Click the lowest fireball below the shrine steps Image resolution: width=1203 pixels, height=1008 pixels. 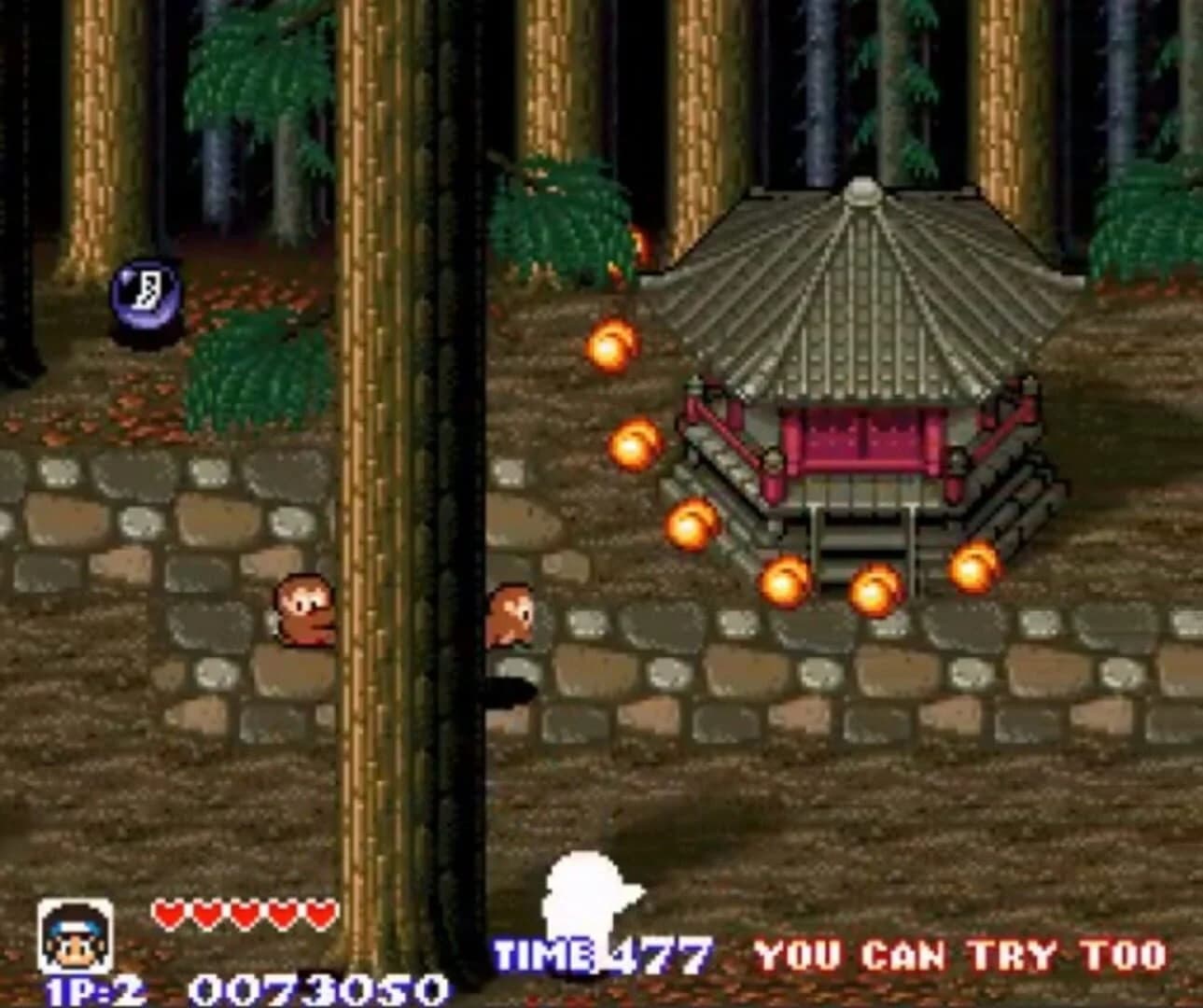tap(873, 594)
